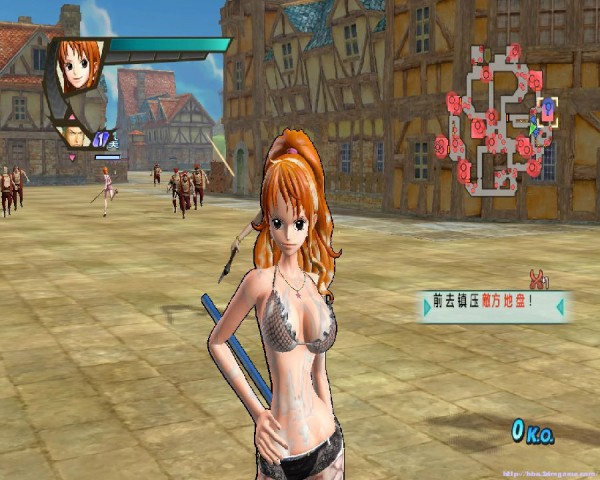Click the red crab icon above the objective

click(x=538, y=279)
